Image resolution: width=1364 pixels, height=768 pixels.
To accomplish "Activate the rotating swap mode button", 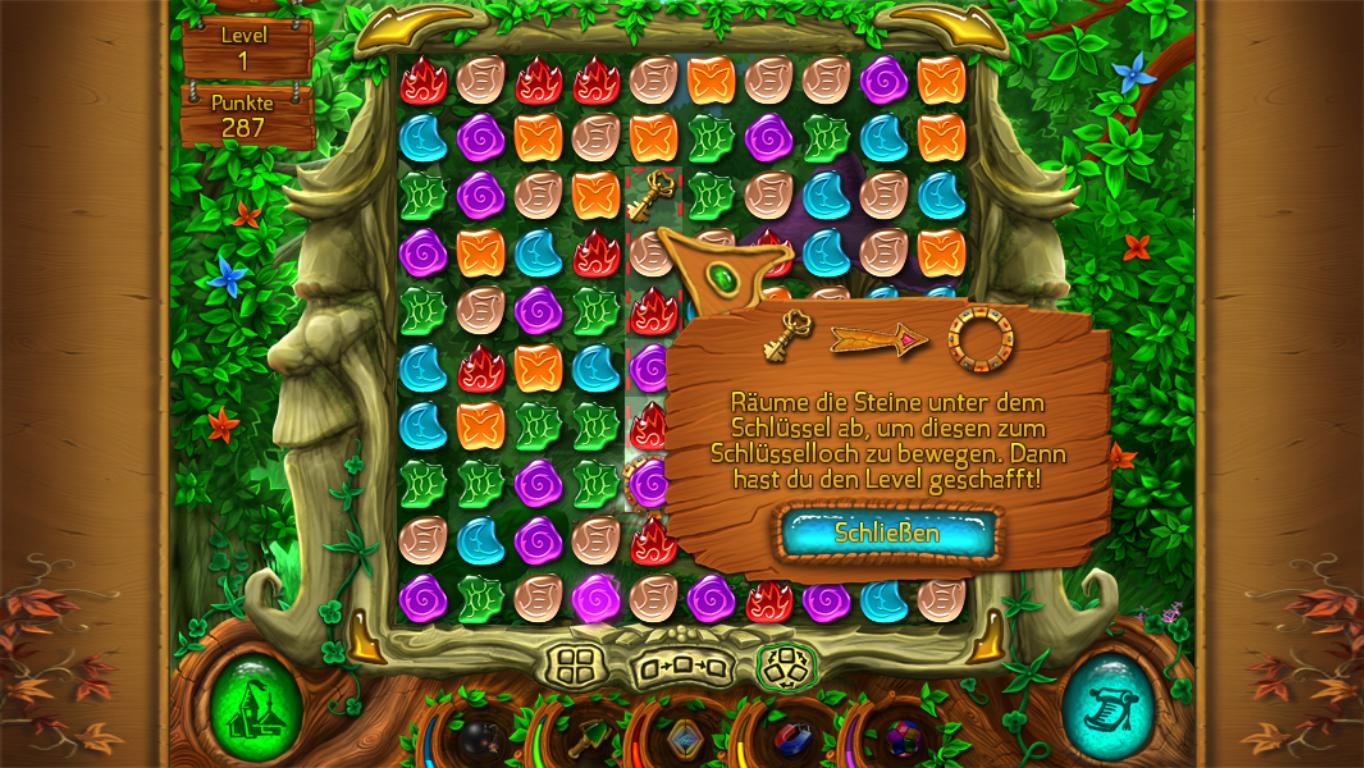I will (786, 665).
